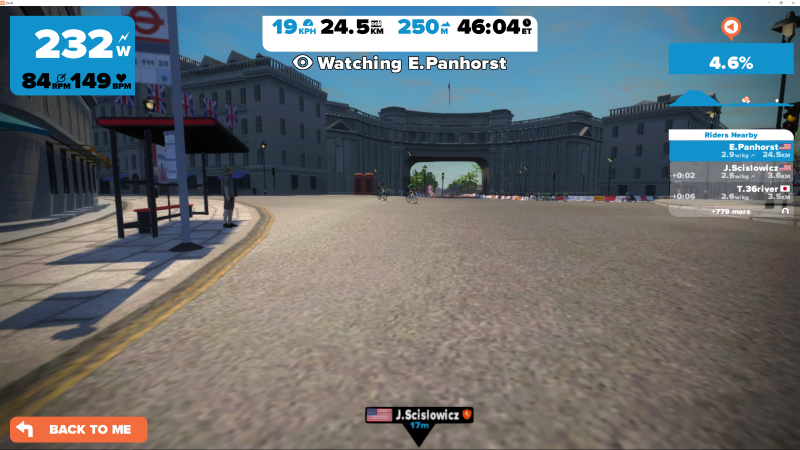Click the J.Scislowicz name tag marker

[418, 414]
